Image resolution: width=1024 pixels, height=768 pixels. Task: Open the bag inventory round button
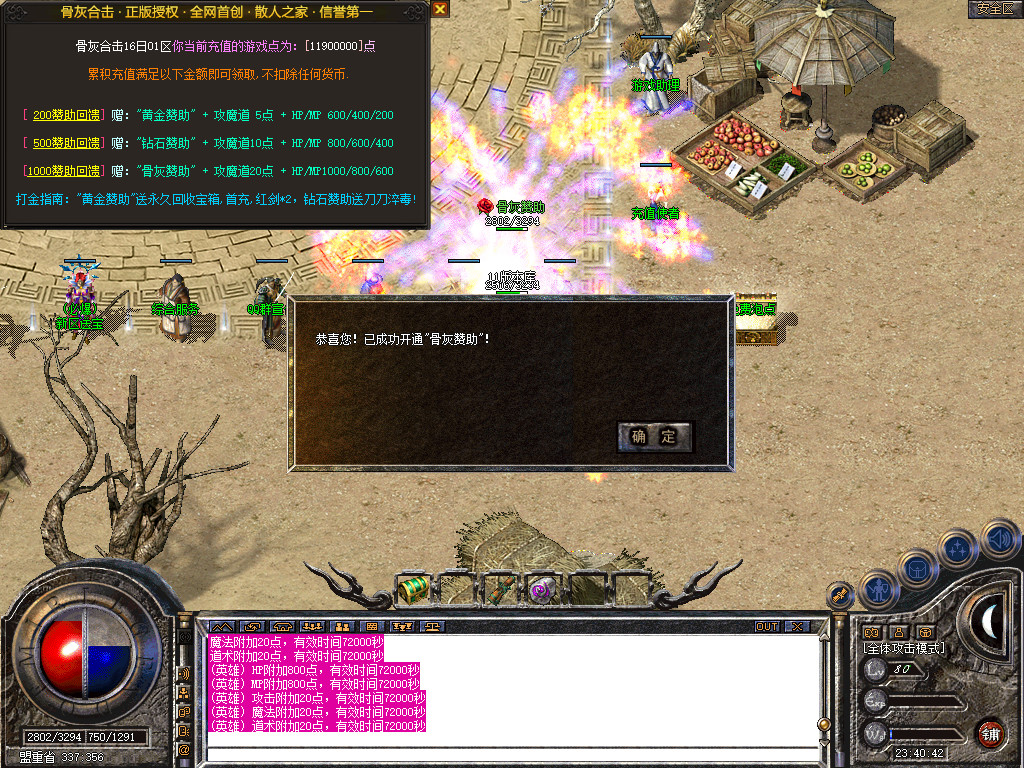click(x=918, y=568)
